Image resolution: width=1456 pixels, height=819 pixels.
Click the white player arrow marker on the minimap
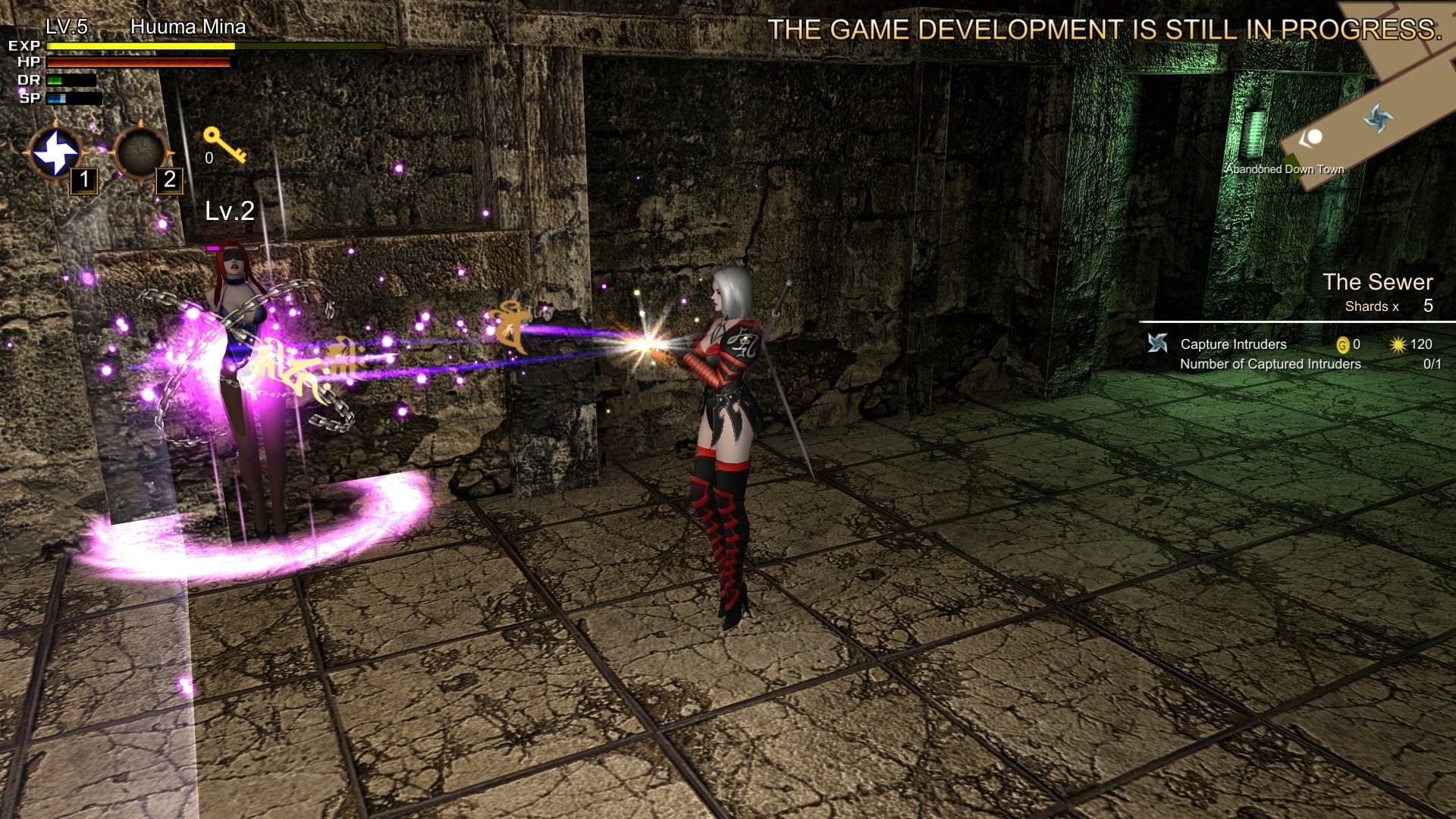click(x=1313, y=137)
